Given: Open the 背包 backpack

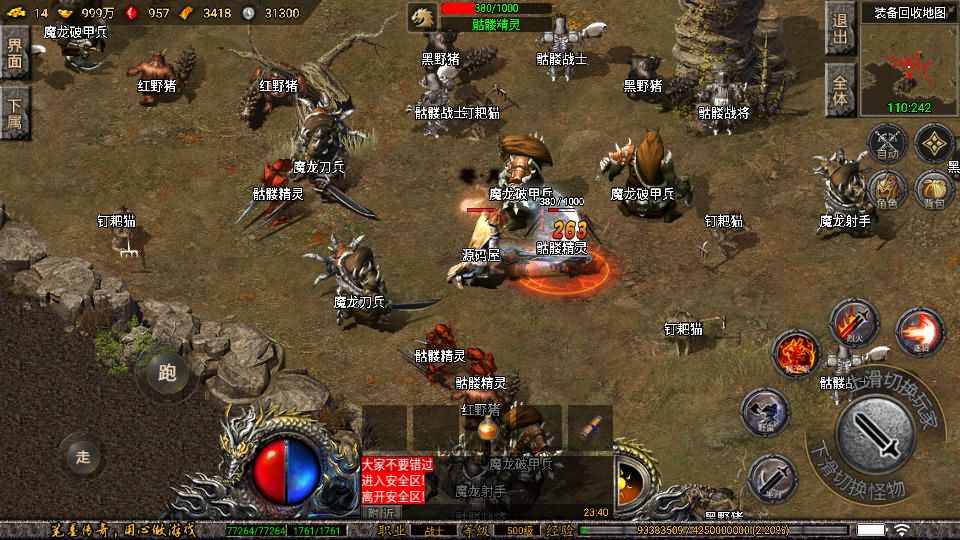Looking at the screenshot, I should [x=933, y=188].
